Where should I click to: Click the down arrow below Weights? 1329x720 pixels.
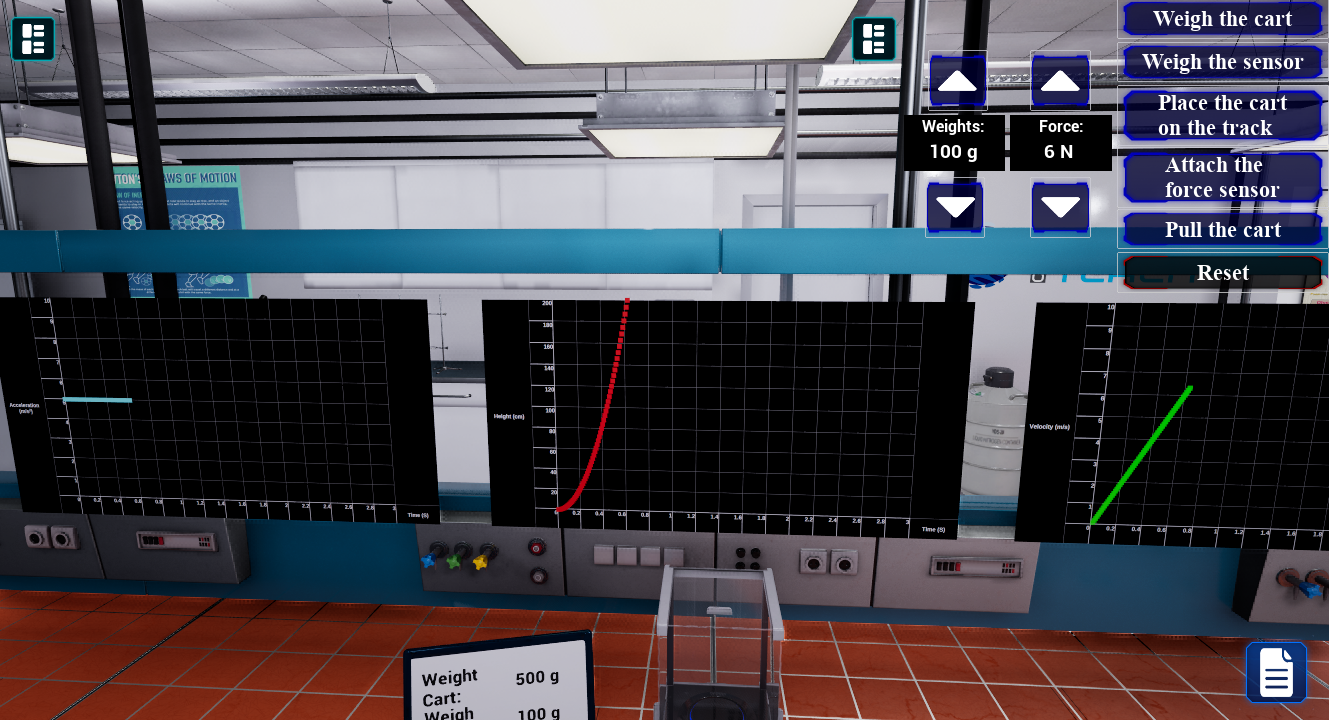(x=956, y=208)
